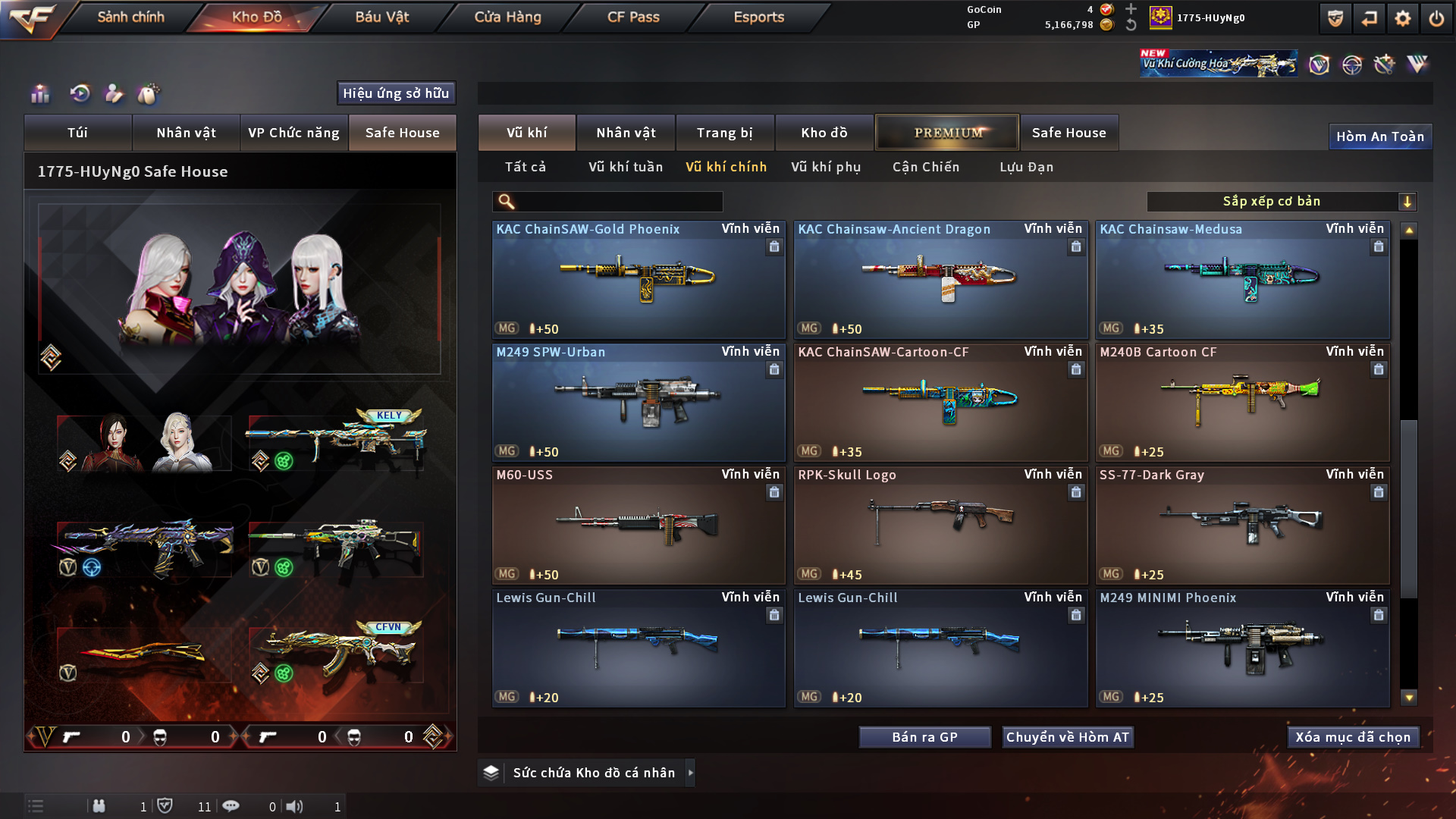Open the VP Chức năng tab
Image resolution: width=1456 pixels, height=819 pixels.
[293, 133]
